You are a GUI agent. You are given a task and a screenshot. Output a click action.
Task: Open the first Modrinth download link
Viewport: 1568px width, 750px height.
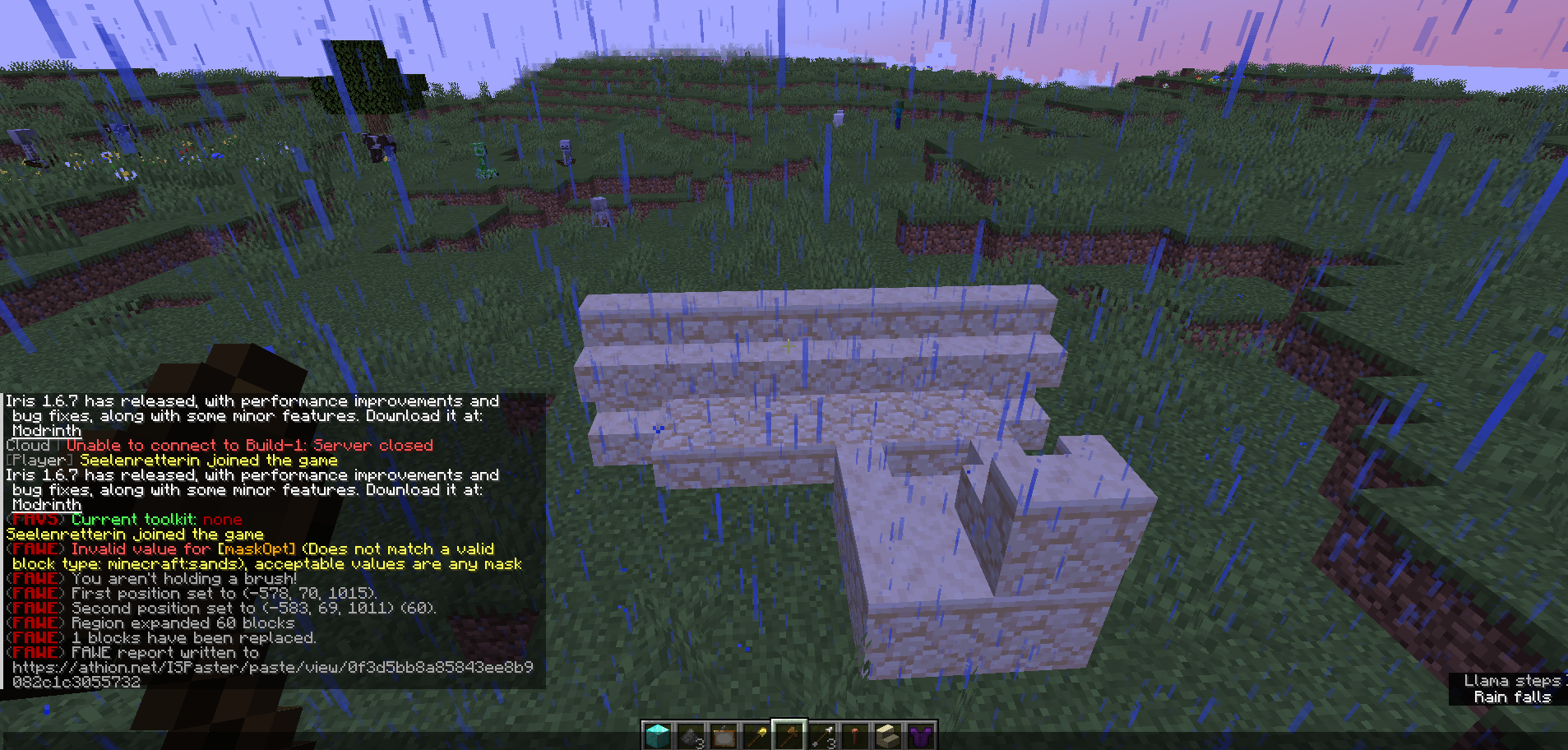tap(46, 430)
